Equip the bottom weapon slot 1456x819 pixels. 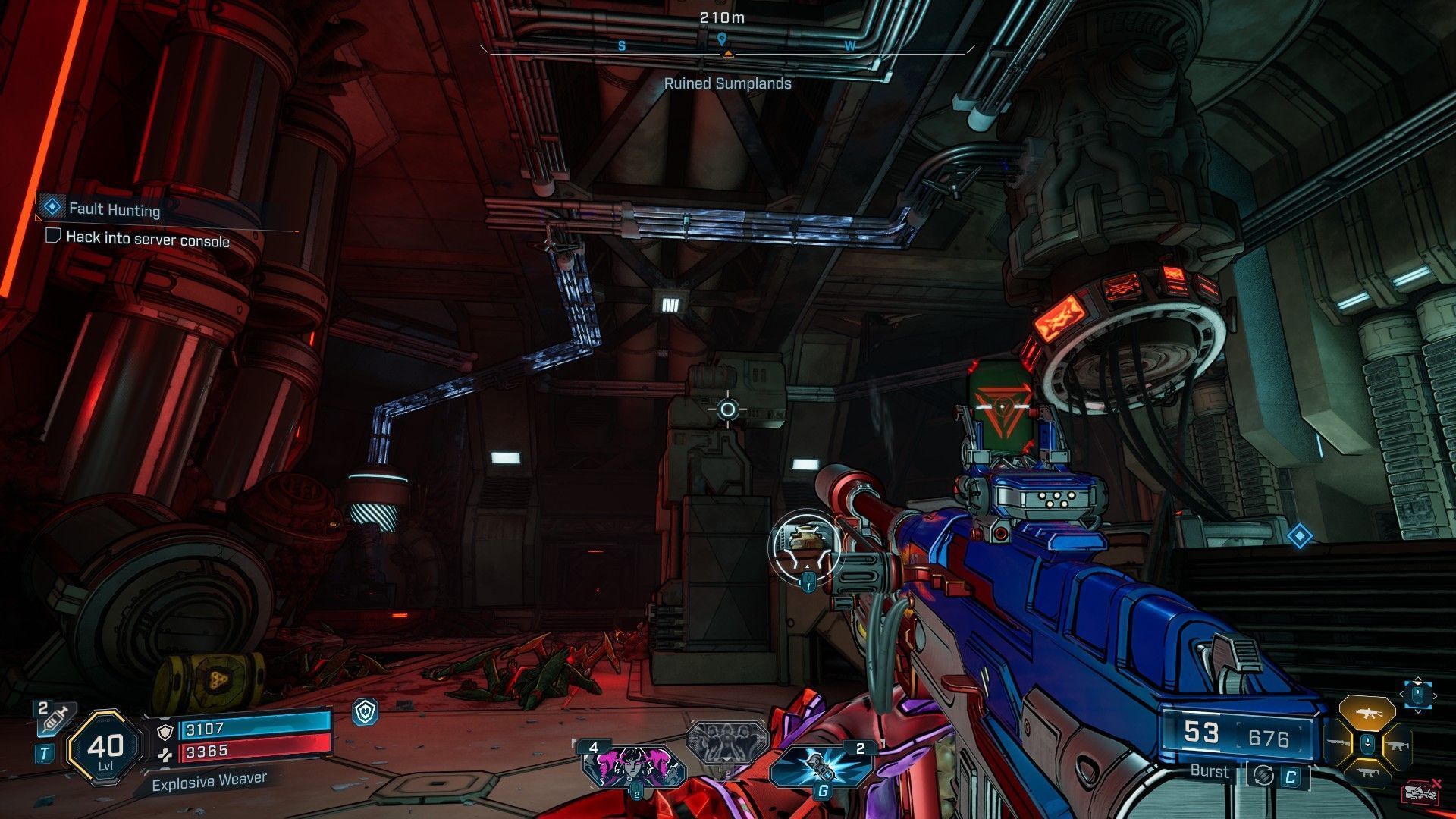coord(1367,773)
